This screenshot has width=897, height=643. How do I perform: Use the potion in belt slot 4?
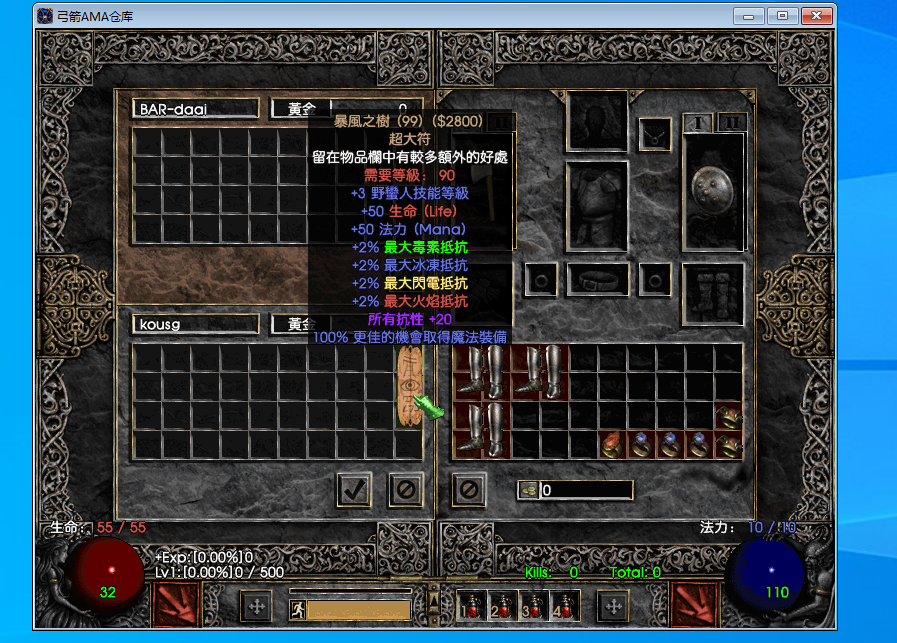pyautogui.click(x=567, y=604)
